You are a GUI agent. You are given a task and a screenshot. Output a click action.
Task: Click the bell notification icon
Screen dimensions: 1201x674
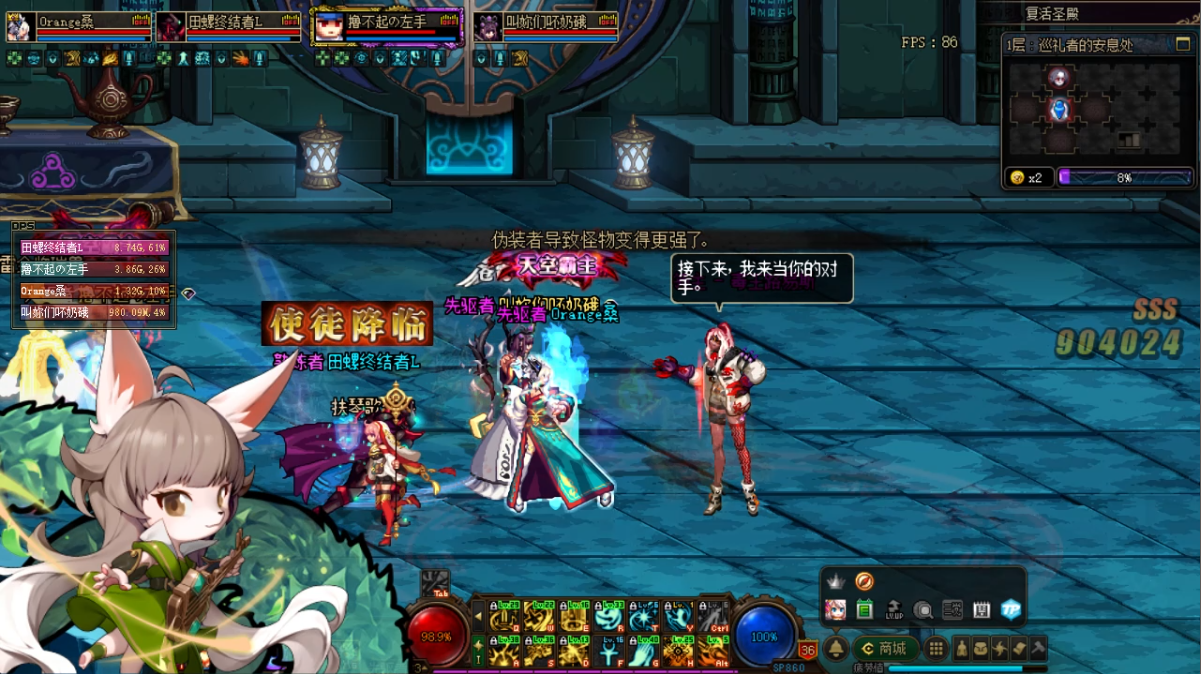click(837, 649)
